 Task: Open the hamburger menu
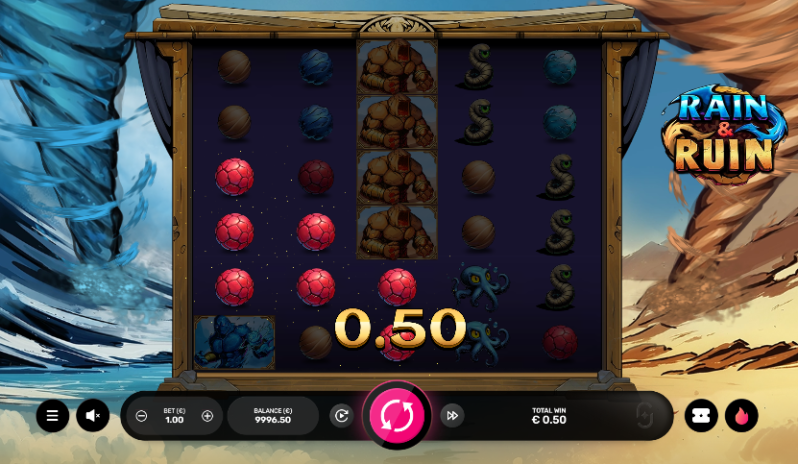pyautogui.click(x=53, y=416)
